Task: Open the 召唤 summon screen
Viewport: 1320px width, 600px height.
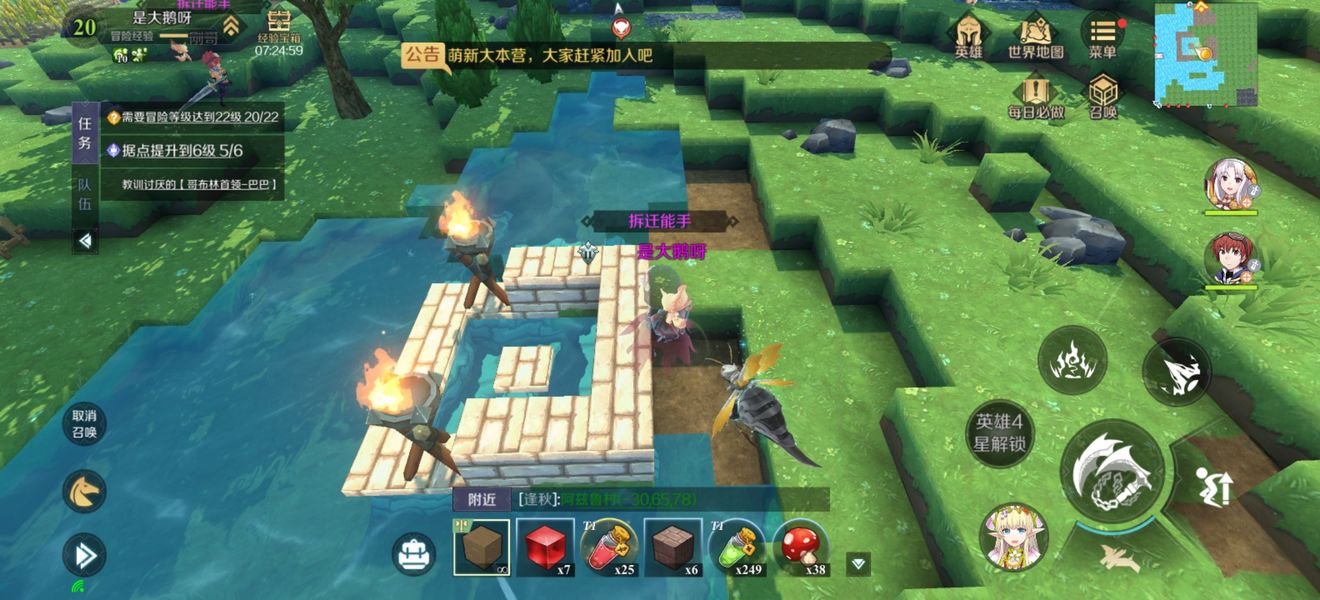Action: [x=1103, y=96]
